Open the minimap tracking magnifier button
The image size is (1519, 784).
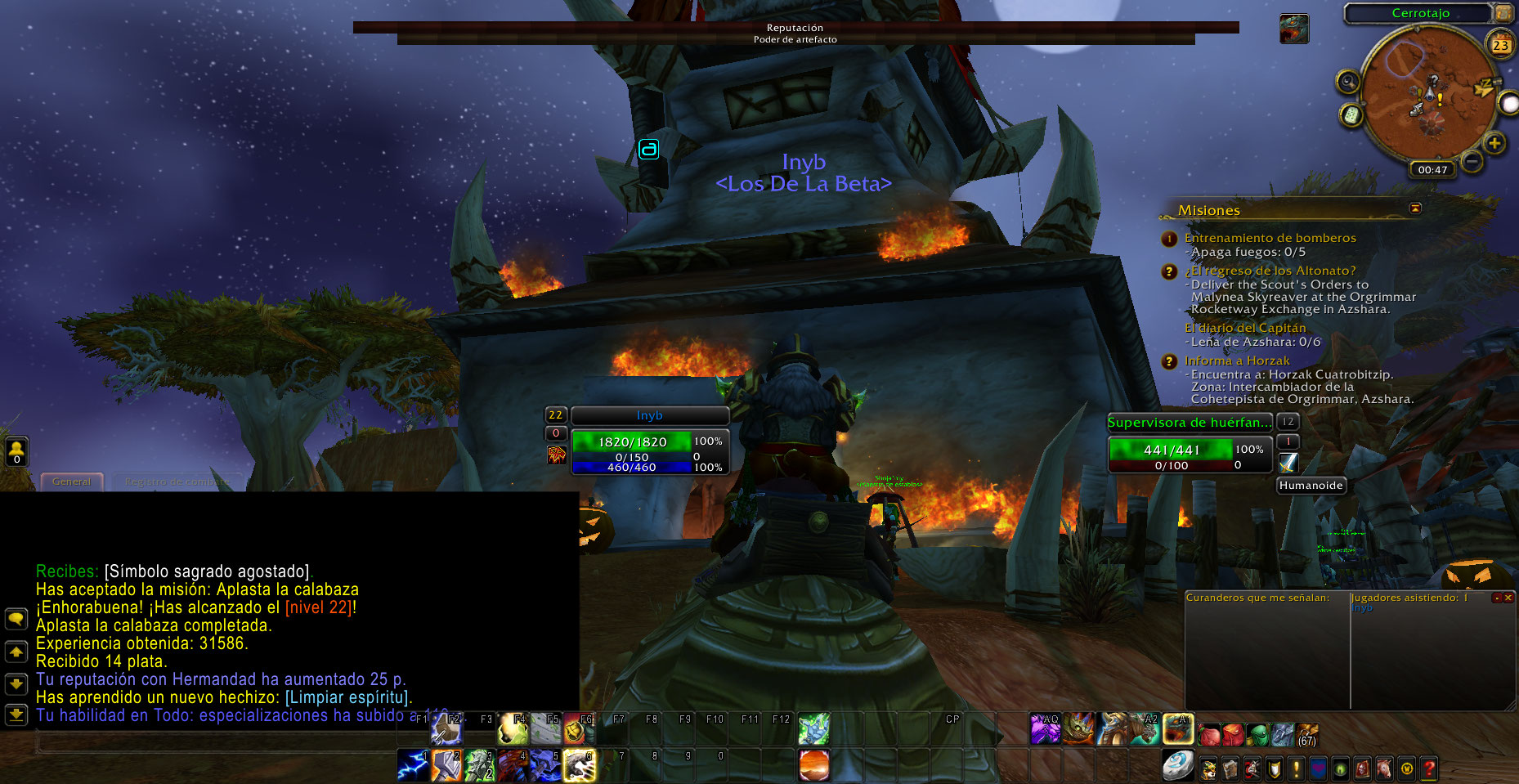click(x=1348, y=82)
